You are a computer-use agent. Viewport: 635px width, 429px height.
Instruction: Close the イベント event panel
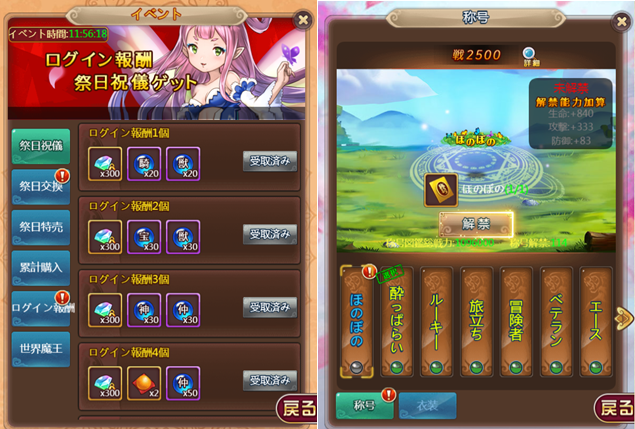[x=303, y=19]
